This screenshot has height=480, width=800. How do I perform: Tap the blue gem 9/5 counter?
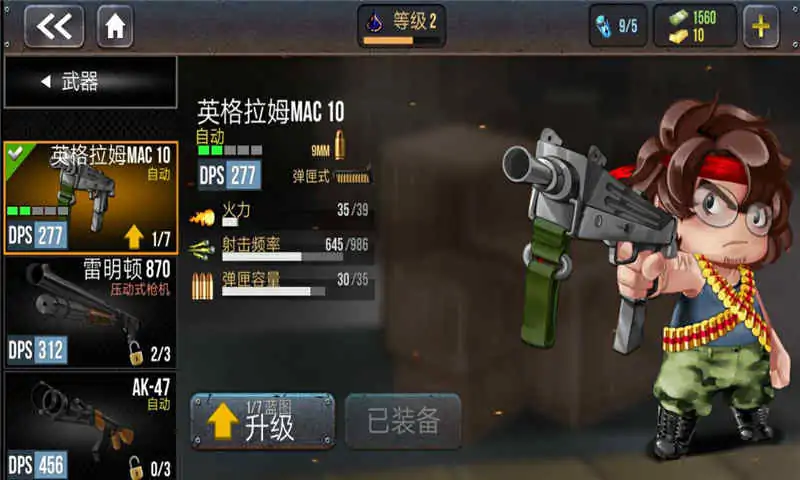[x=617, y=26]
